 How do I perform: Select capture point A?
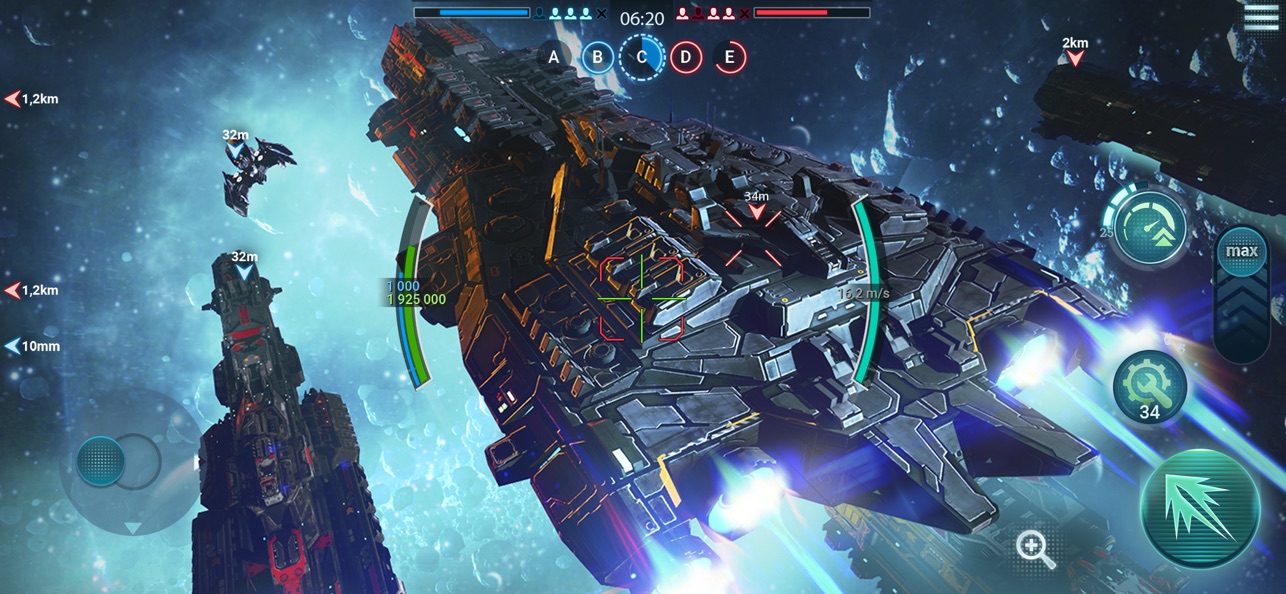point(553,57)
